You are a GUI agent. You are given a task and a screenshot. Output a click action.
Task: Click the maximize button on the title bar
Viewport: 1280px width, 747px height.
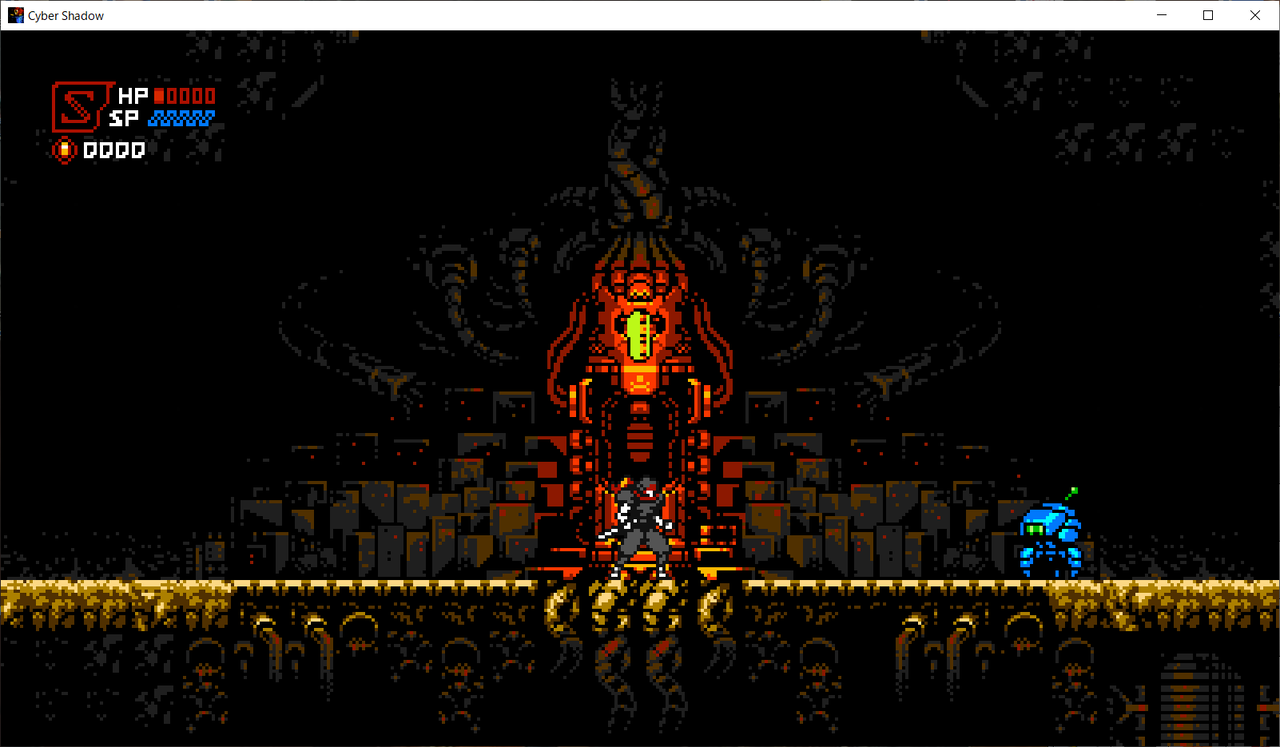pos(1207,15)
